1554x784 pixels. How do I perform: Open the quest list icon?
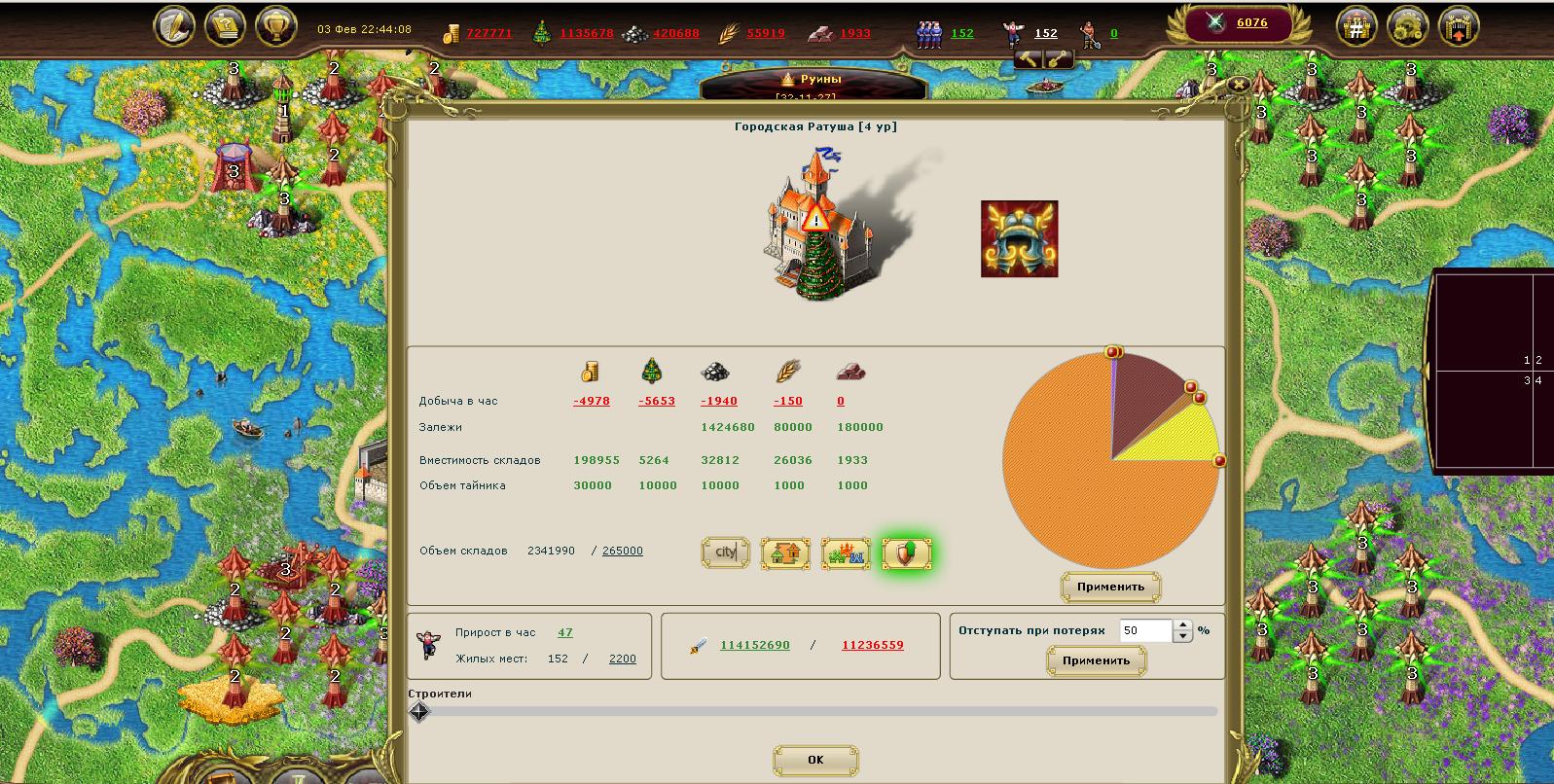click(226, 27)
